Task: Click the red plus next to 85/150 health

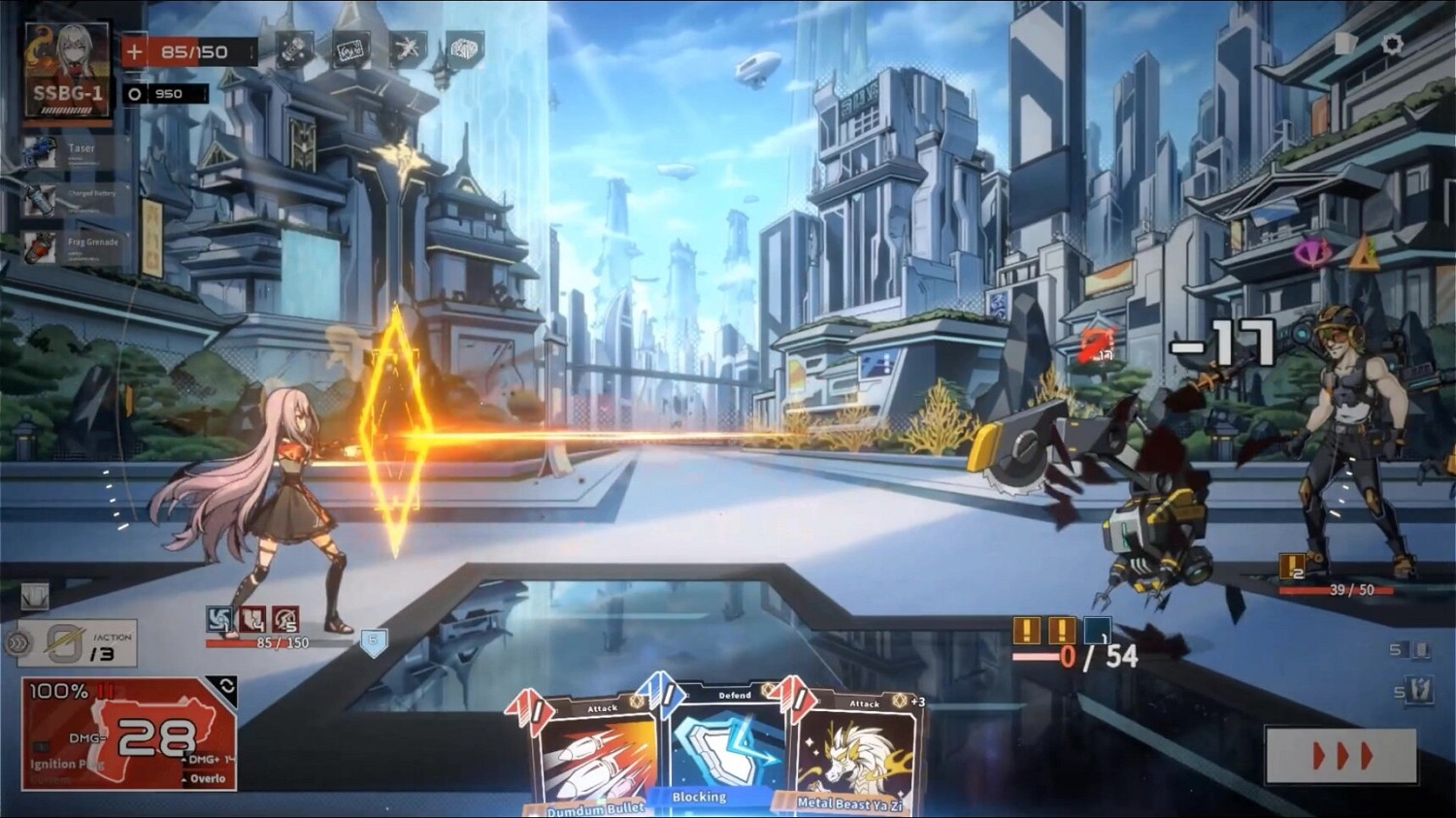Action: pos(133,50)
